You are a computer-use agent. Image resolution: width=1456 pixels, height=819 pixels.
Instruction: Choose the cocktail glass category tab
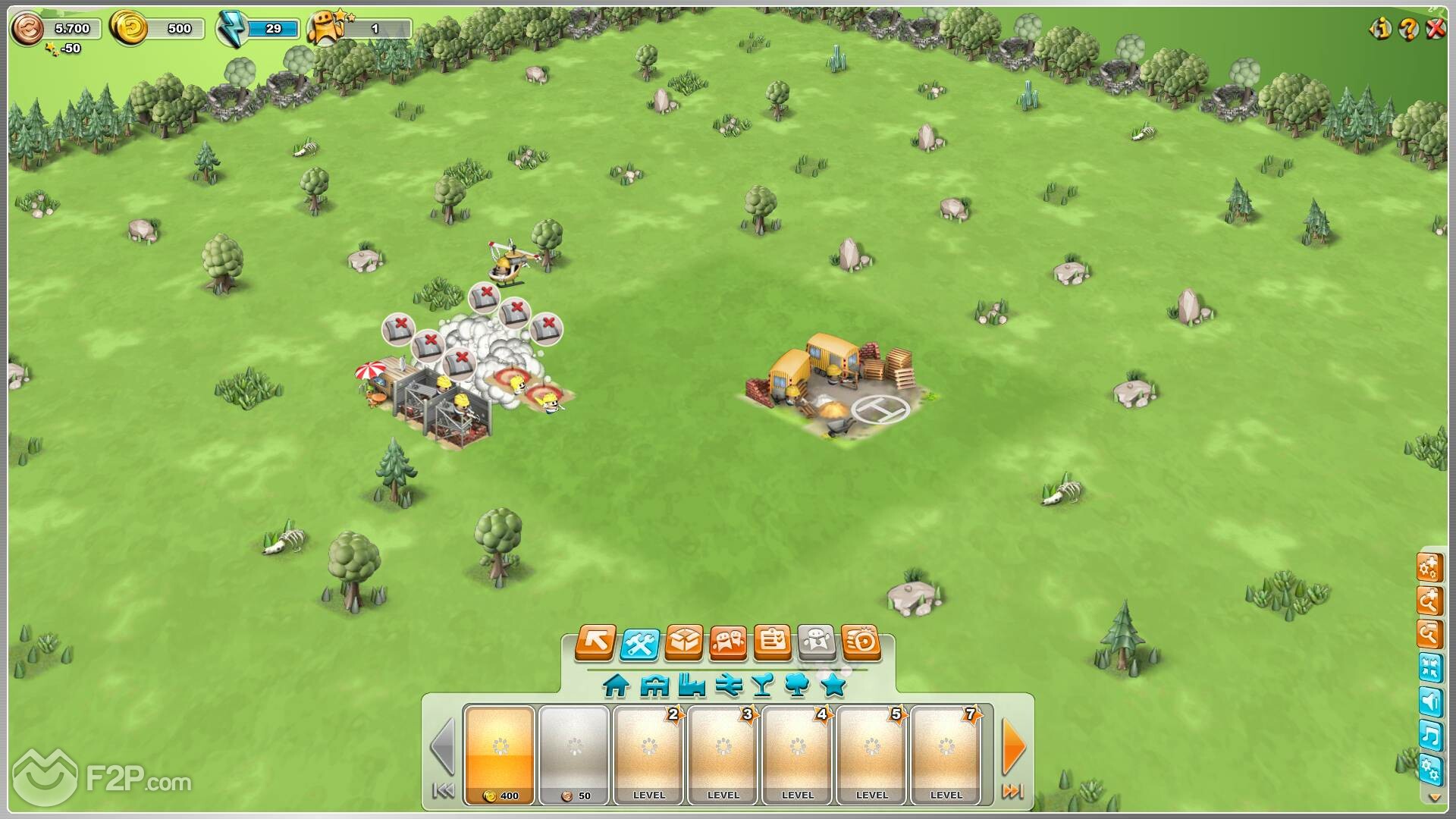[x=762, y=686]
